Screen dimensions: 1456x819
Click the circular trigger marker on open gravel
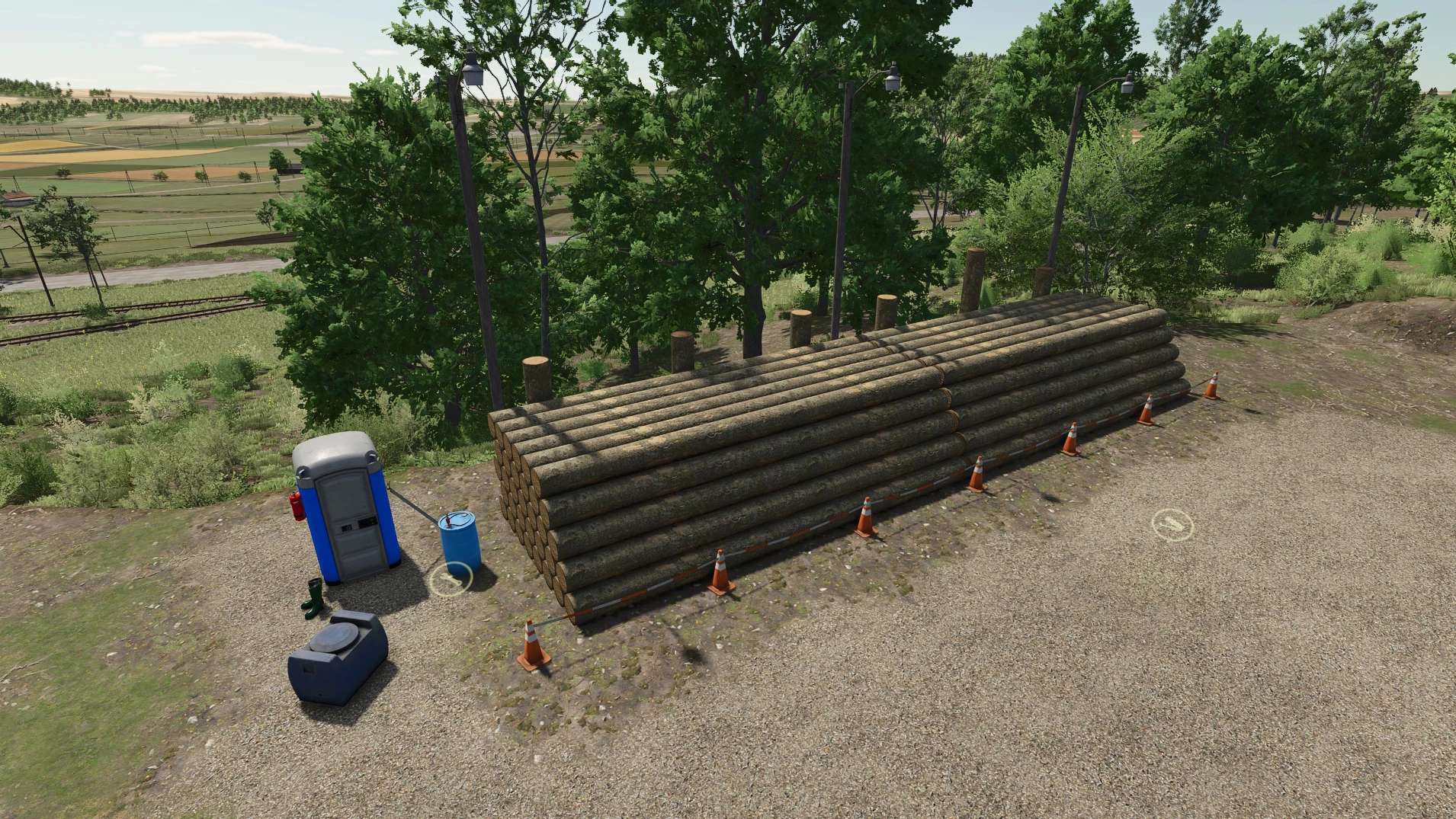point(1171,524)
